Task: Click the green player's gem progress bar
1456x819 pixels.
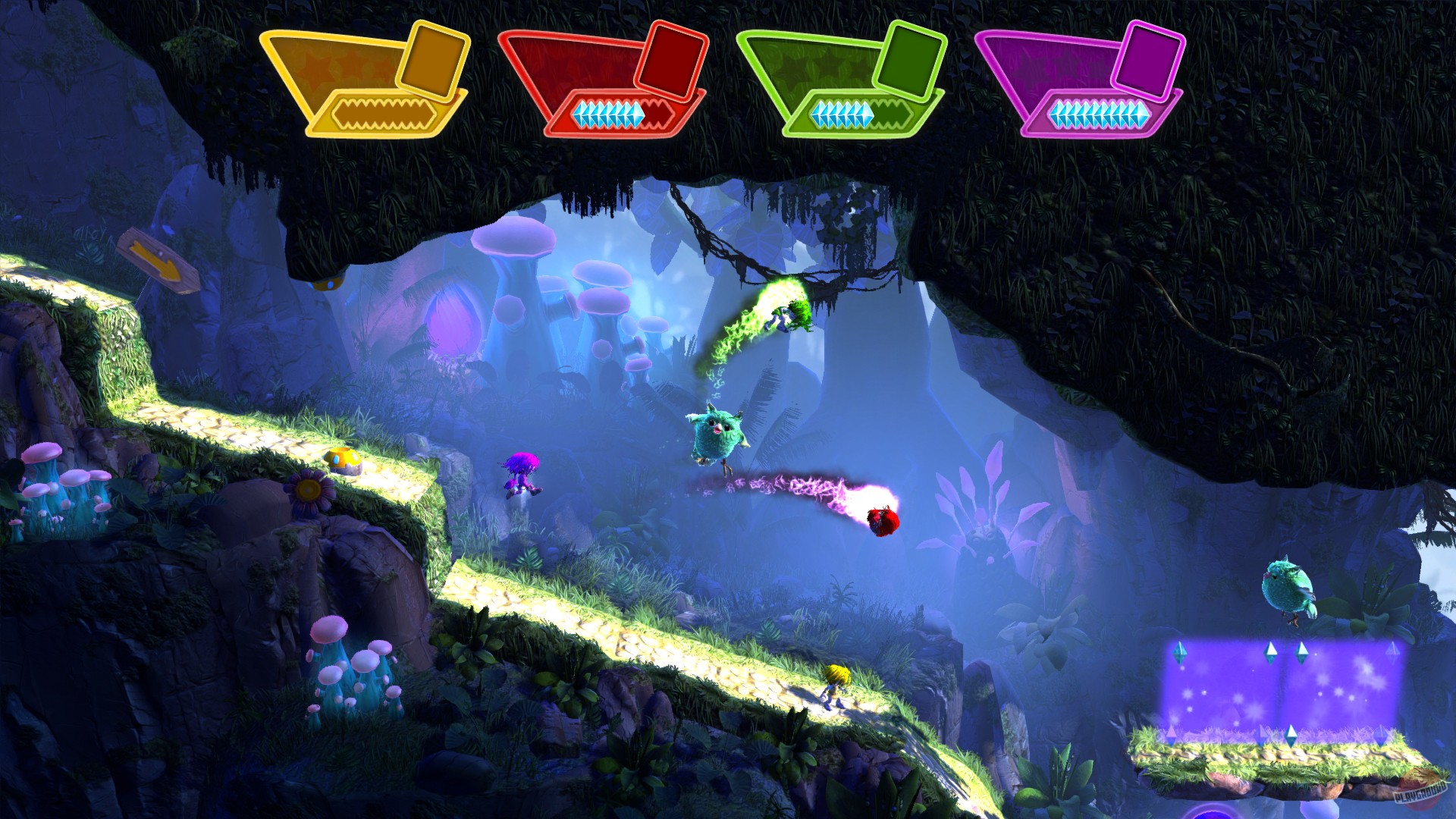Action: pos(861,112)
